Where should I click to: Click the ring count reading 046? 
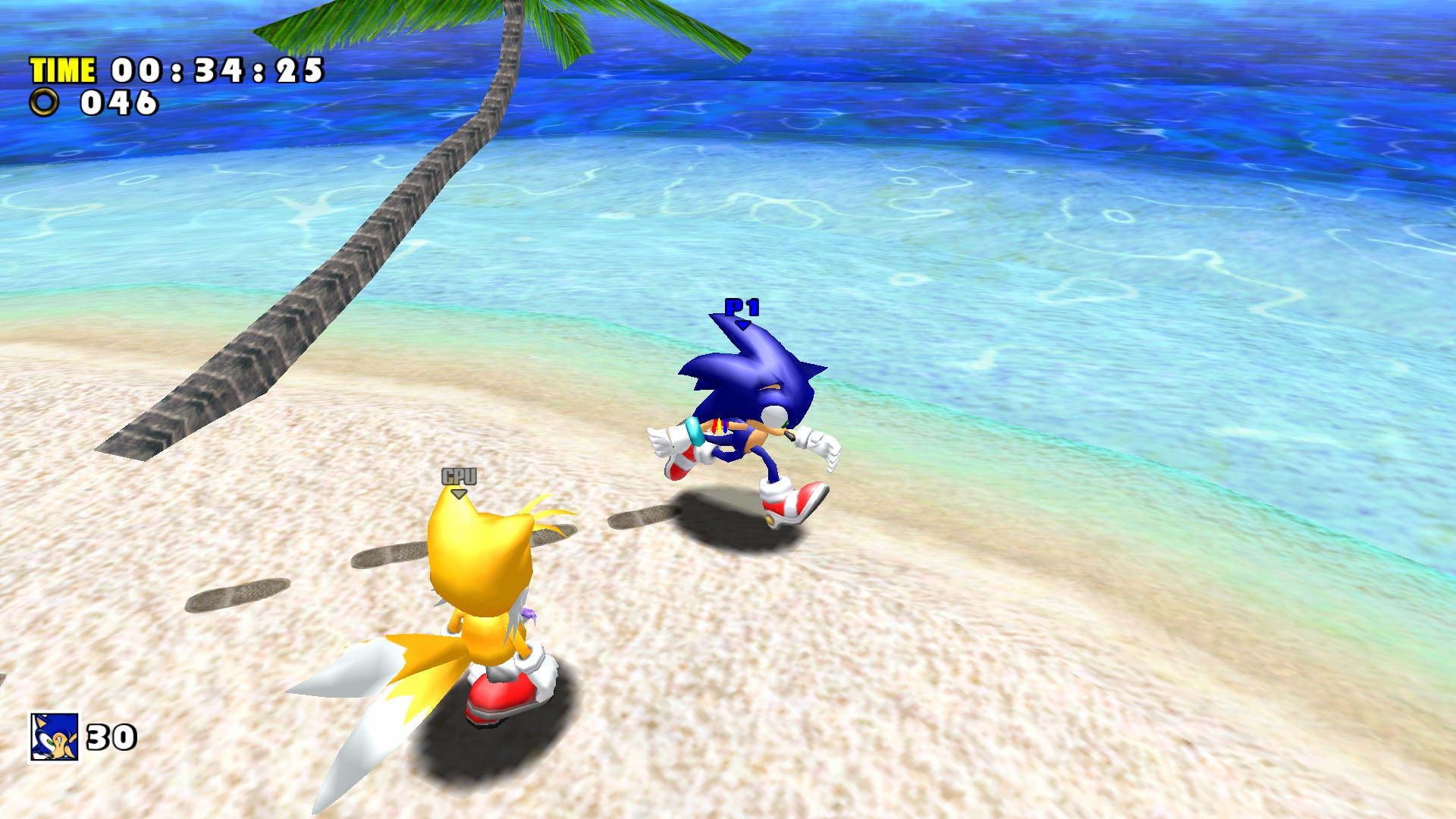click(x=118, y=102)
